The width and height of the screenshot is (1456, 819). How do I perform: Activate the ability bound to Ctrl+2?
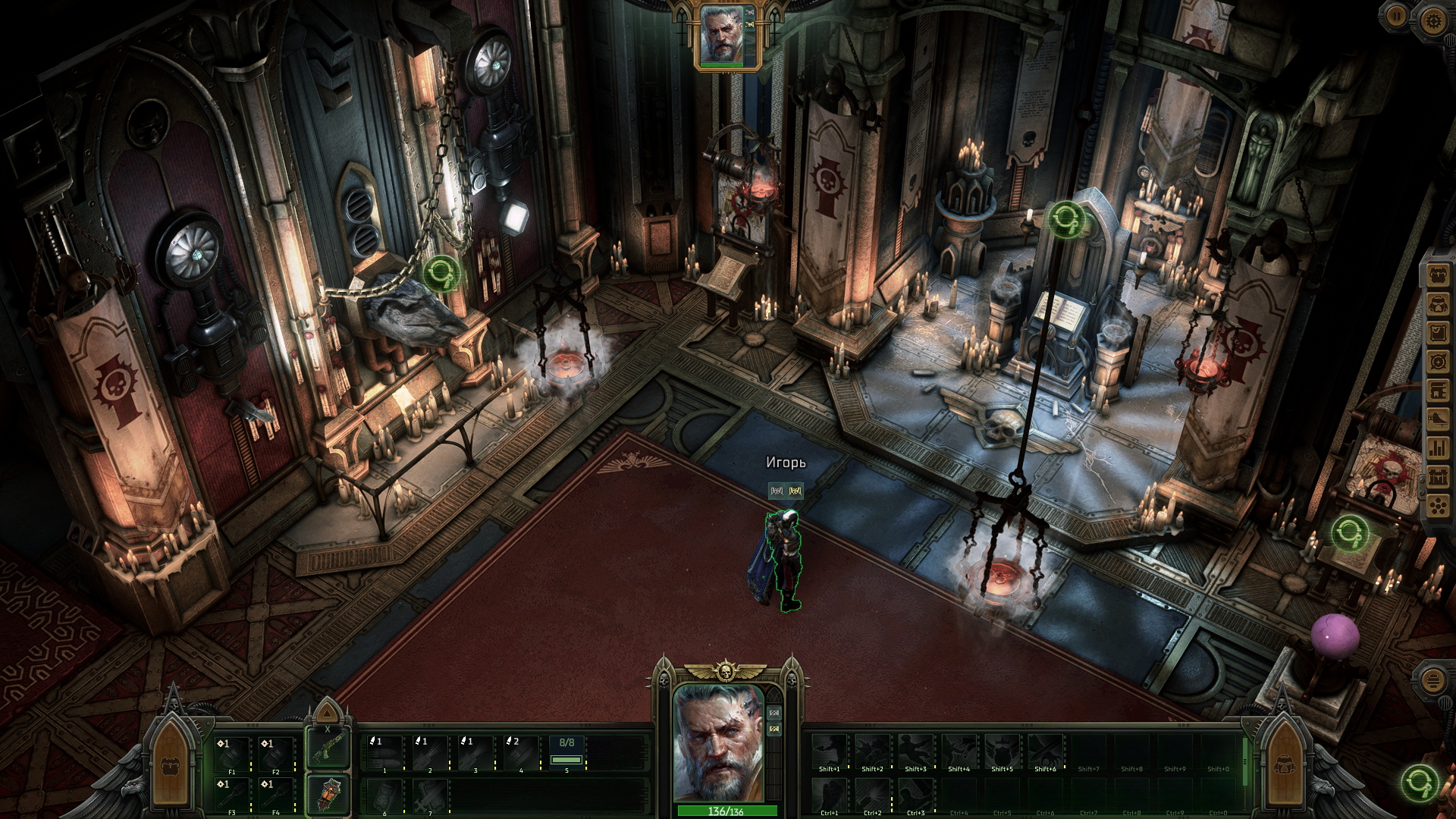(872, 796)
